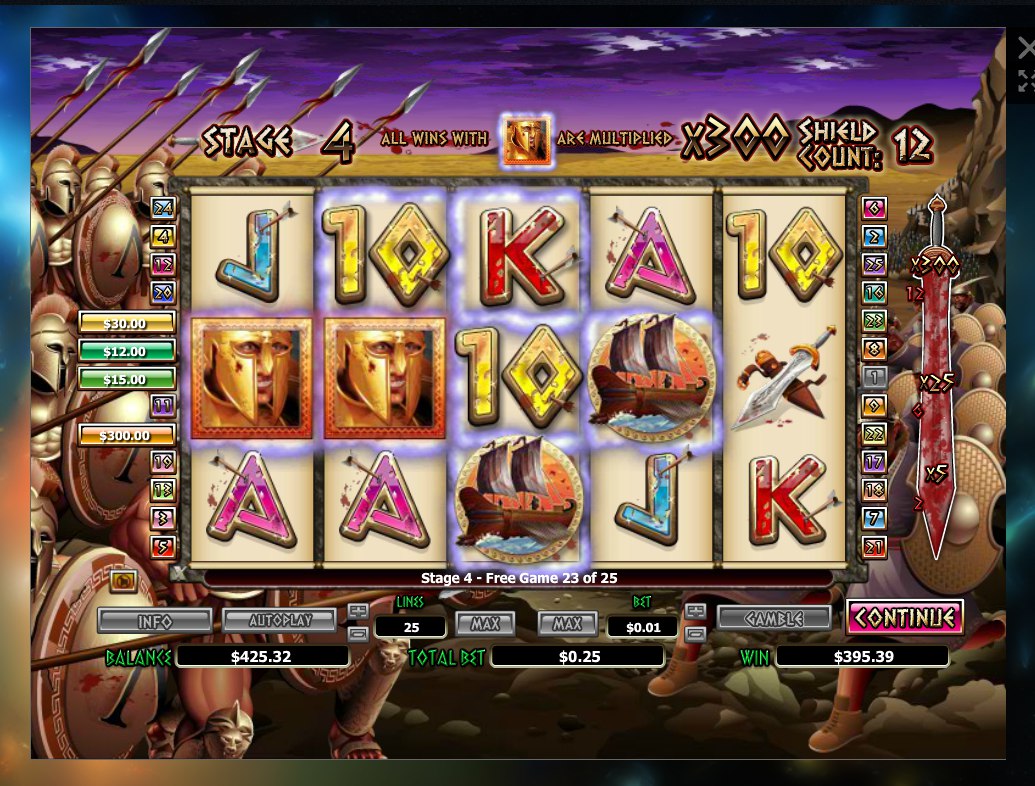Increase the bet amount
The image size is (1035, 786).
[696, 611]
